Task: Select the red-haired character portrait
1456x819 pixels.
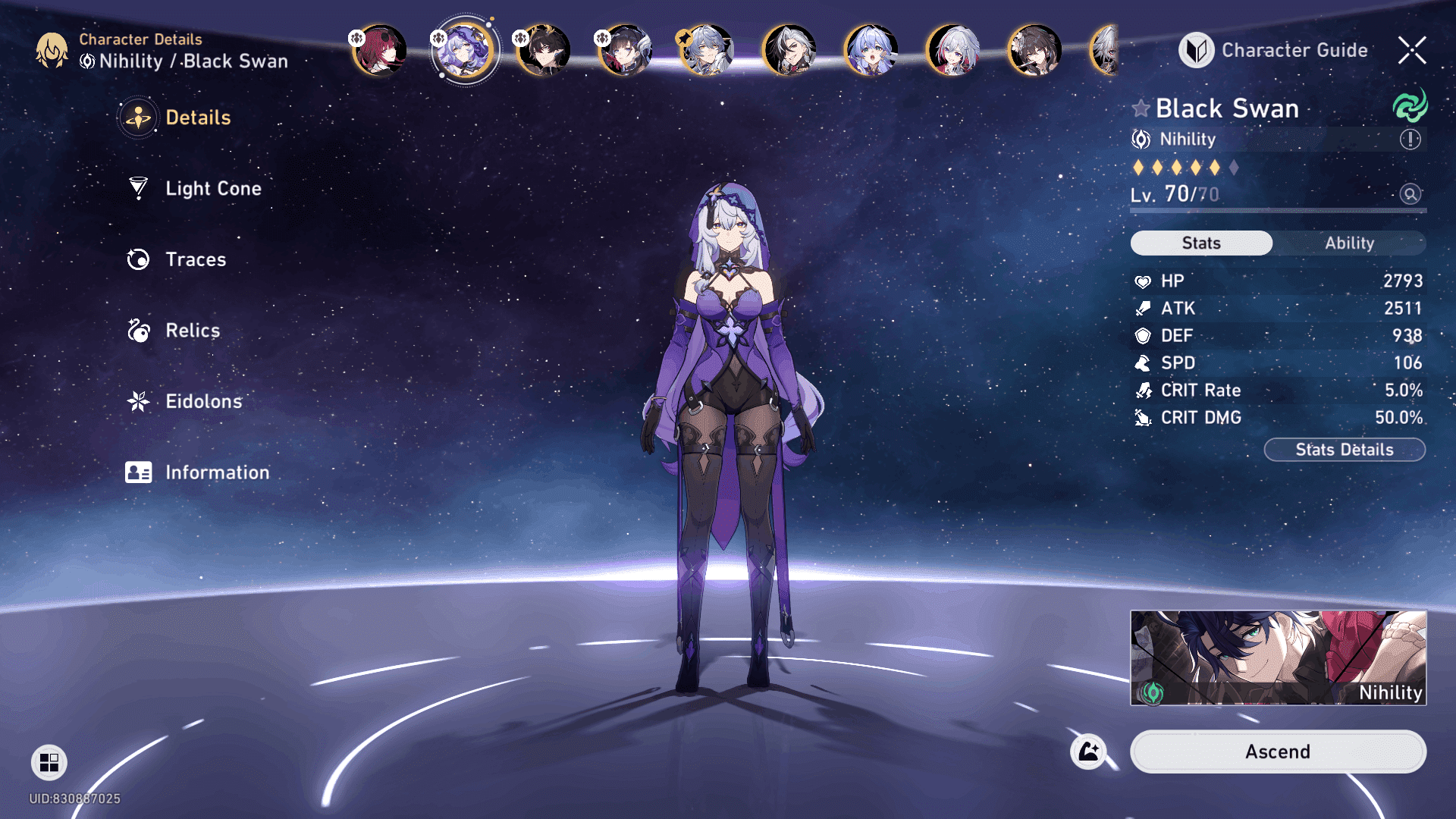Action: [379, 50]
